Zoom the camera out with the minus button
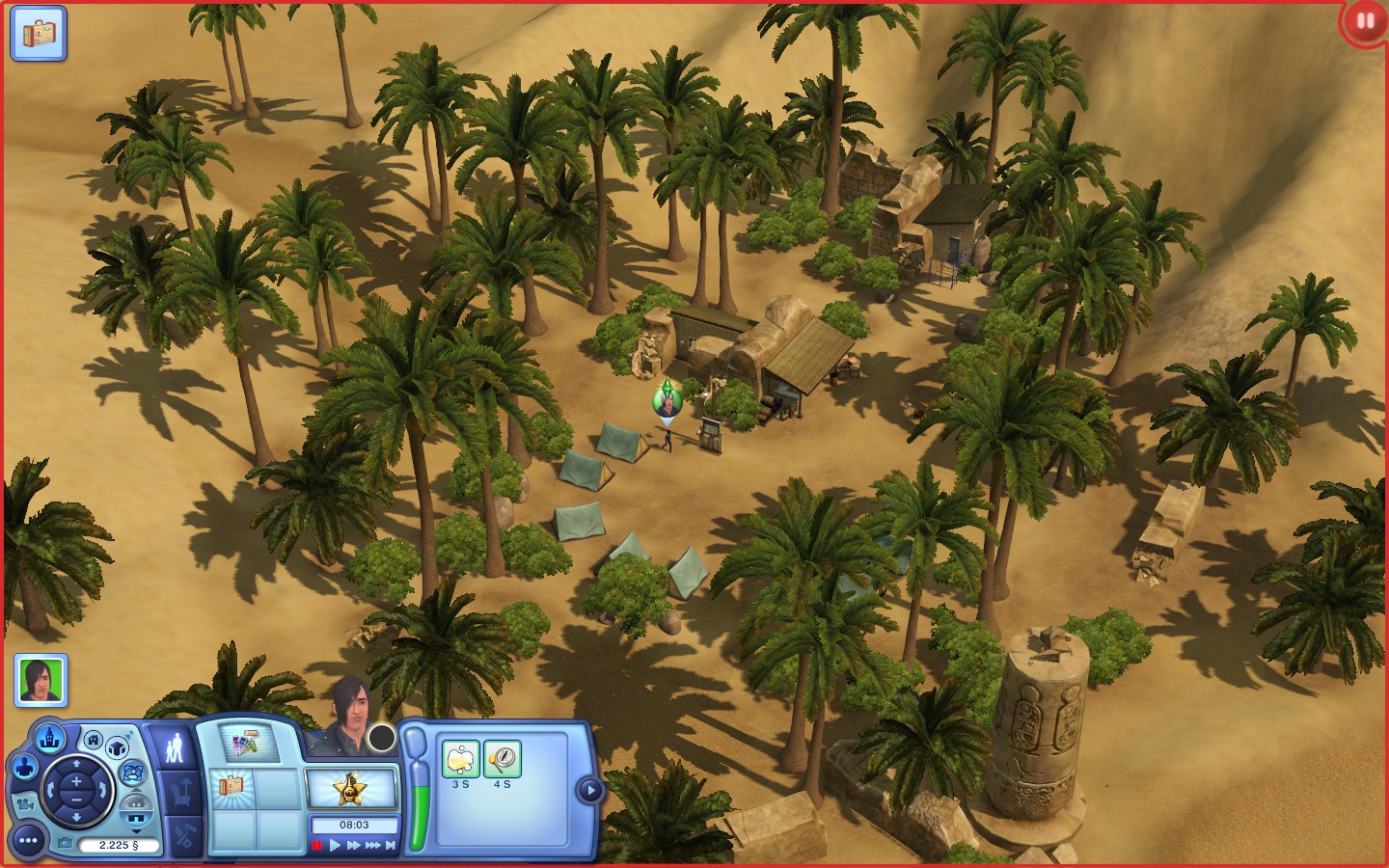 (x=76, y=801)
